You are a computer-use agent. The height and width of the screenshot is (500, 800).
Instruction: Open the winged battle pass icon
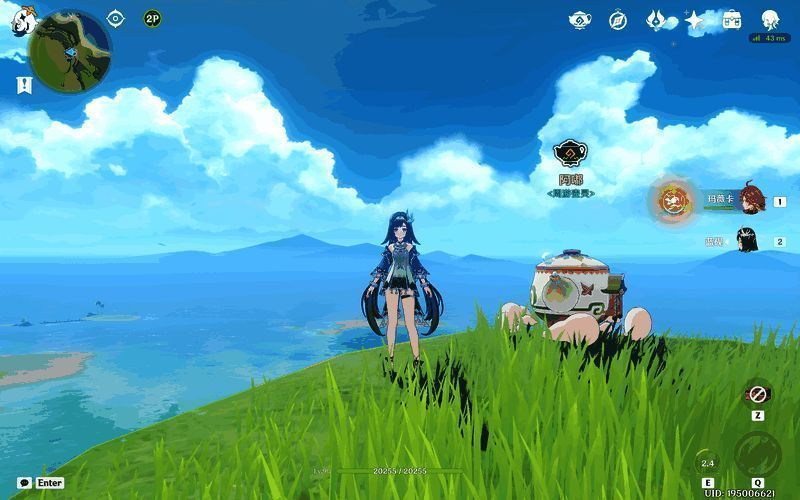[x=656, y=20]
